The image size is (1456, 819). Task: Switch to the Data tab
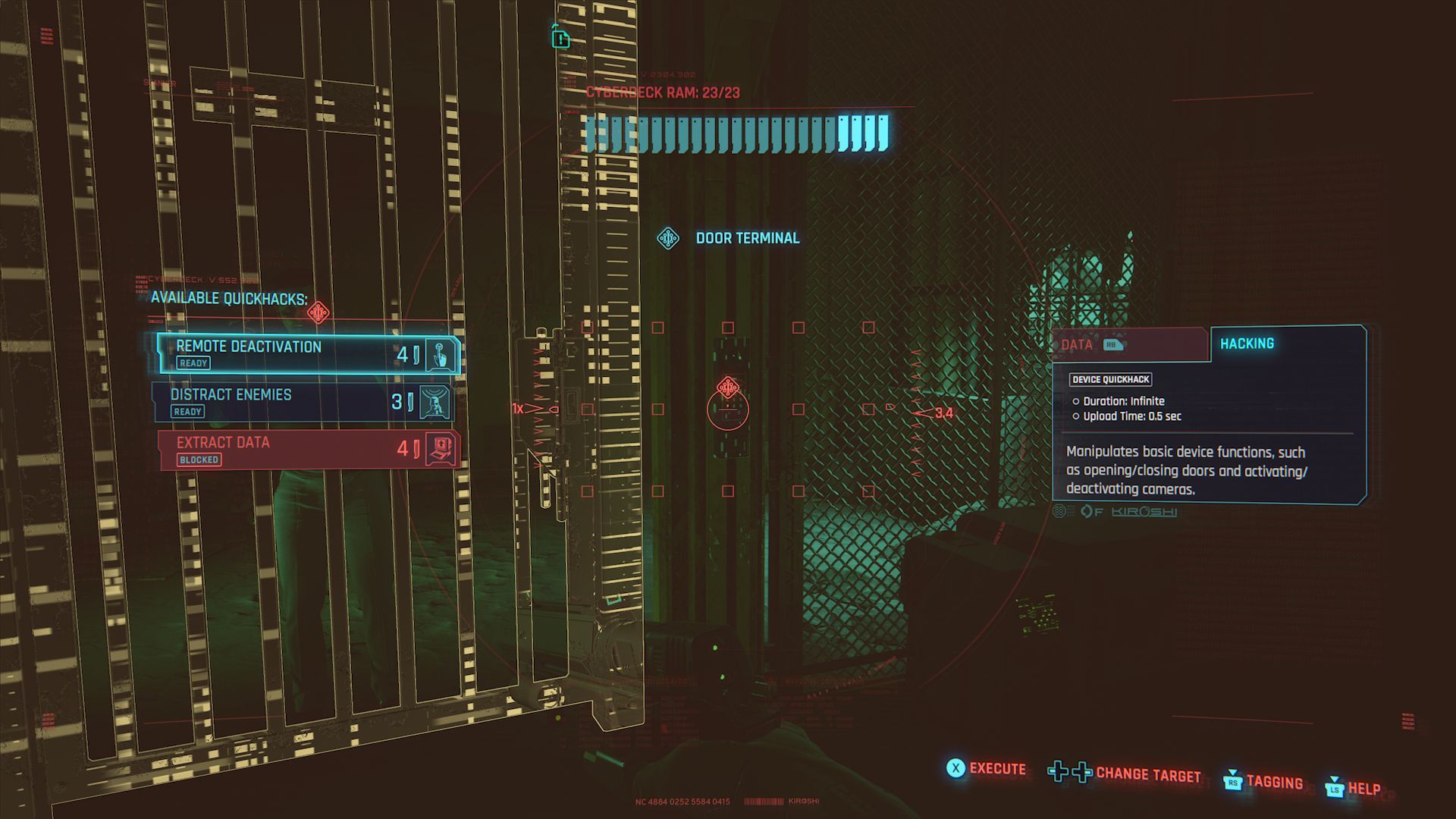pyautogui.click(x=1128, y=345)
